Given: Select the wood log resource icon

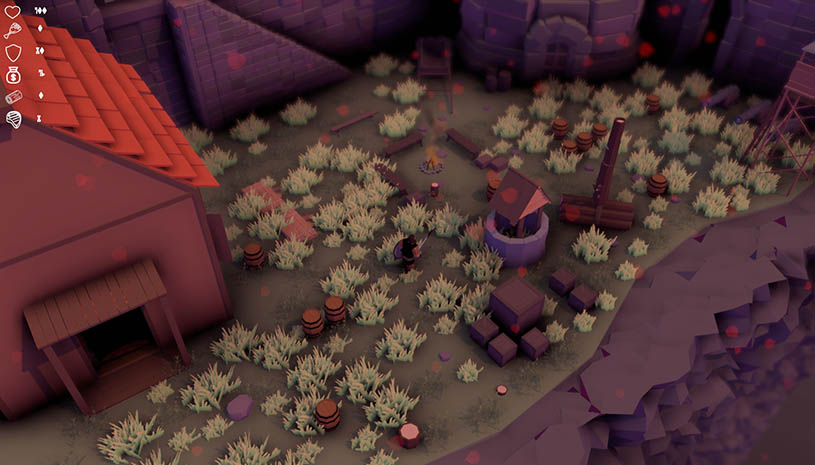Looking at the screenshot, I should click(14, 97).
